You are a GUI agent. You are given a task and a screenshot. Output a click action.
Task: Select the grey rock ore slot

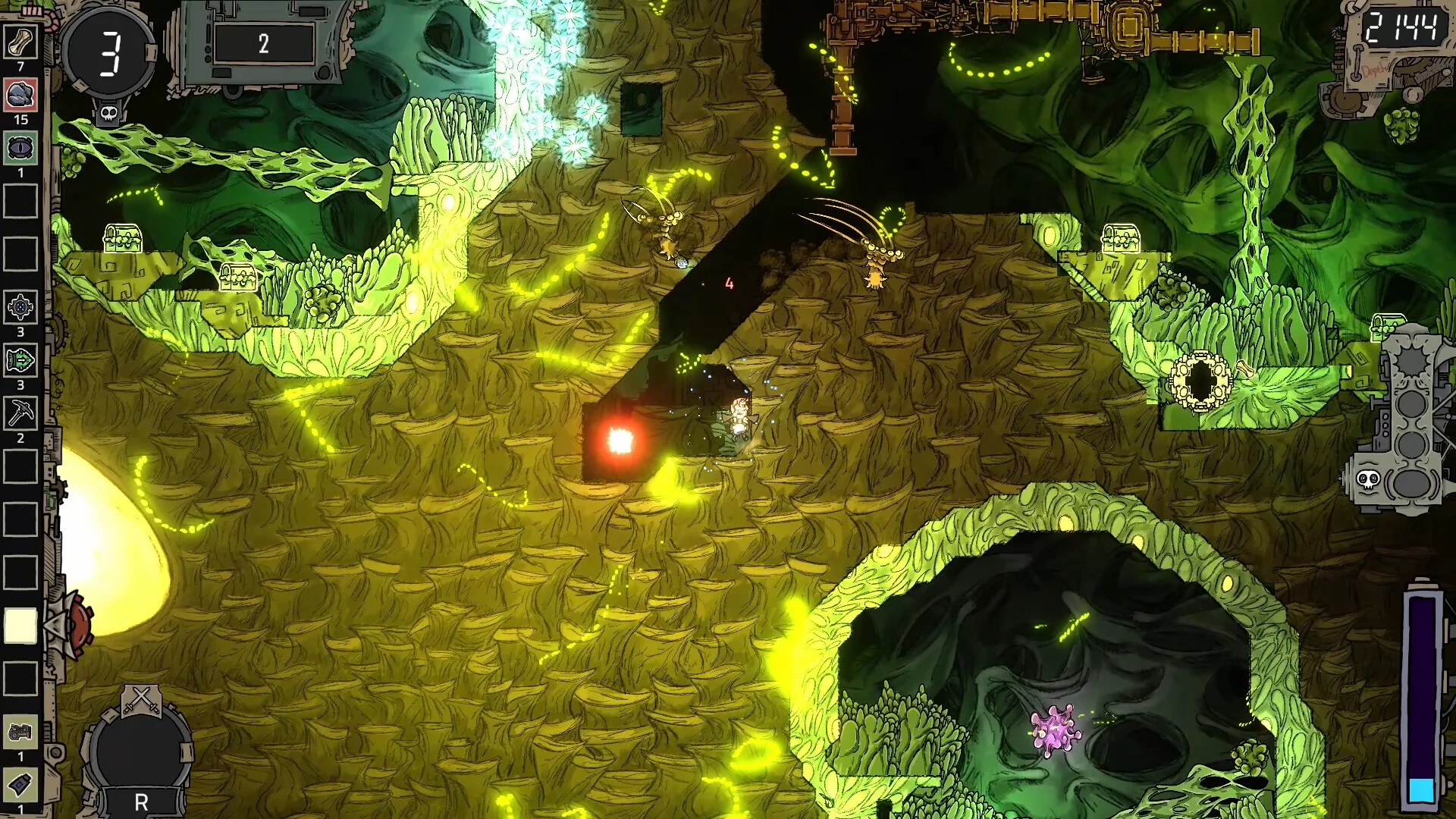pyautogui.click(x=20, y=96)
